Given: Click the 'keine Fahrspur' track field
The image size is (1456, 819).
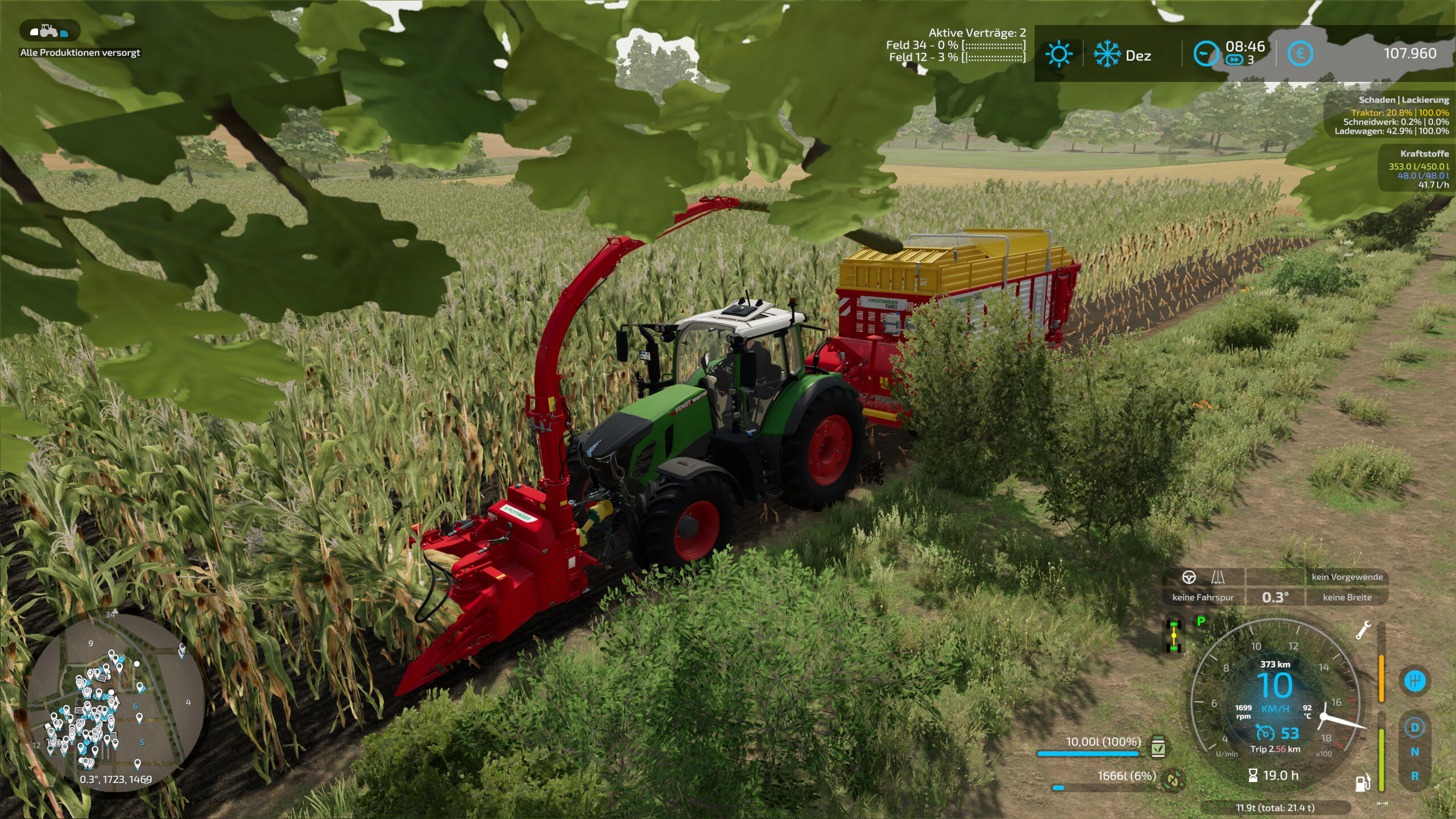Looking at the screenshot, I should (x=1203, y=597).
